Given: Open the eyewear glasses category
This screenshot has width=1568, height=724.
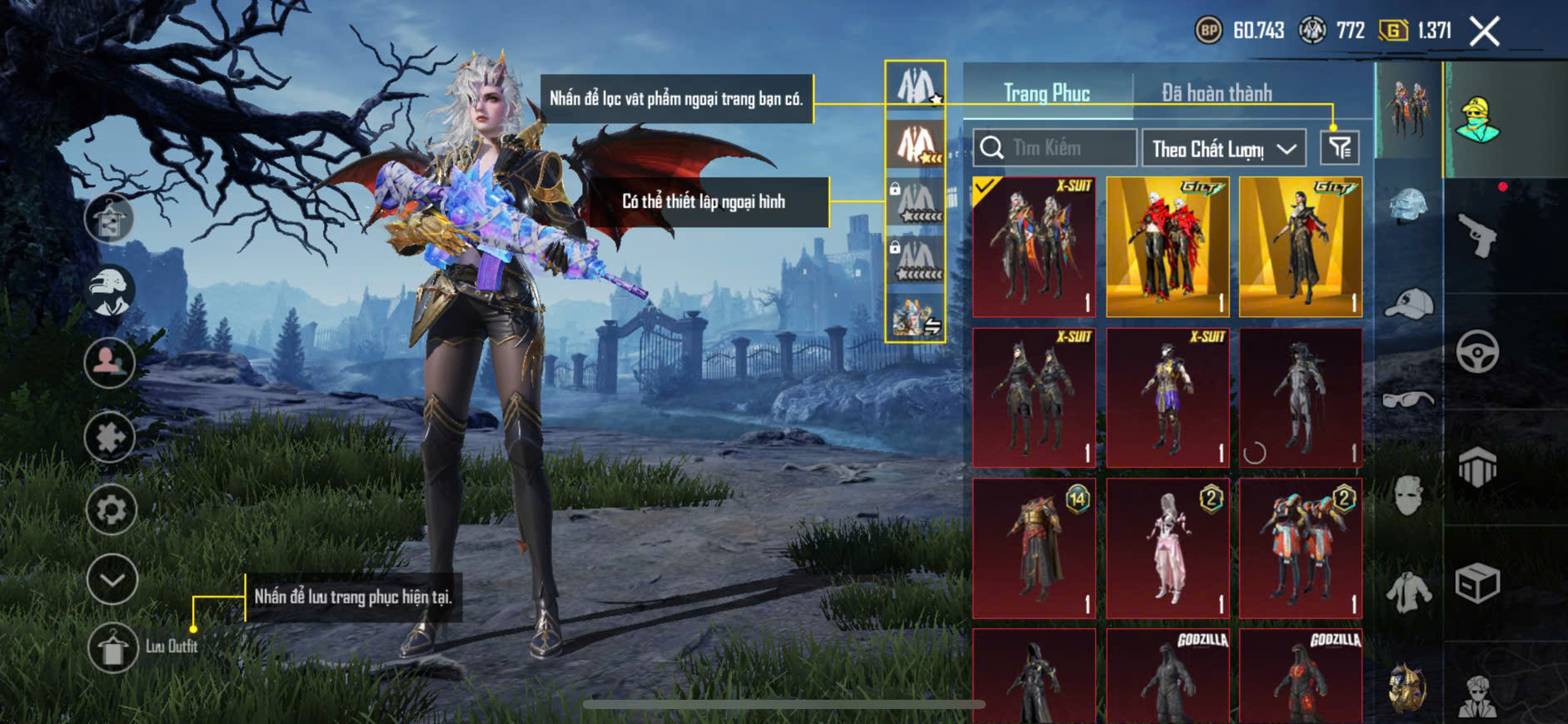Looking at the screenshot, I should pyautogui.click(x=1408, y=400).
